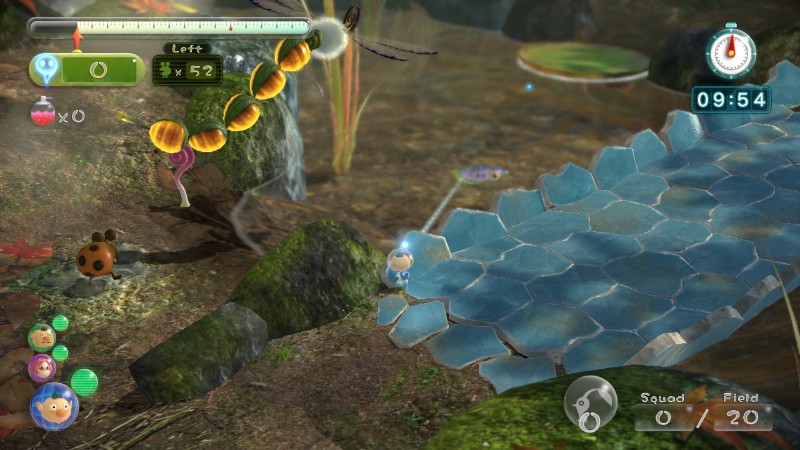Switch to Brittany's pink leader portrait

coord(42,367)
